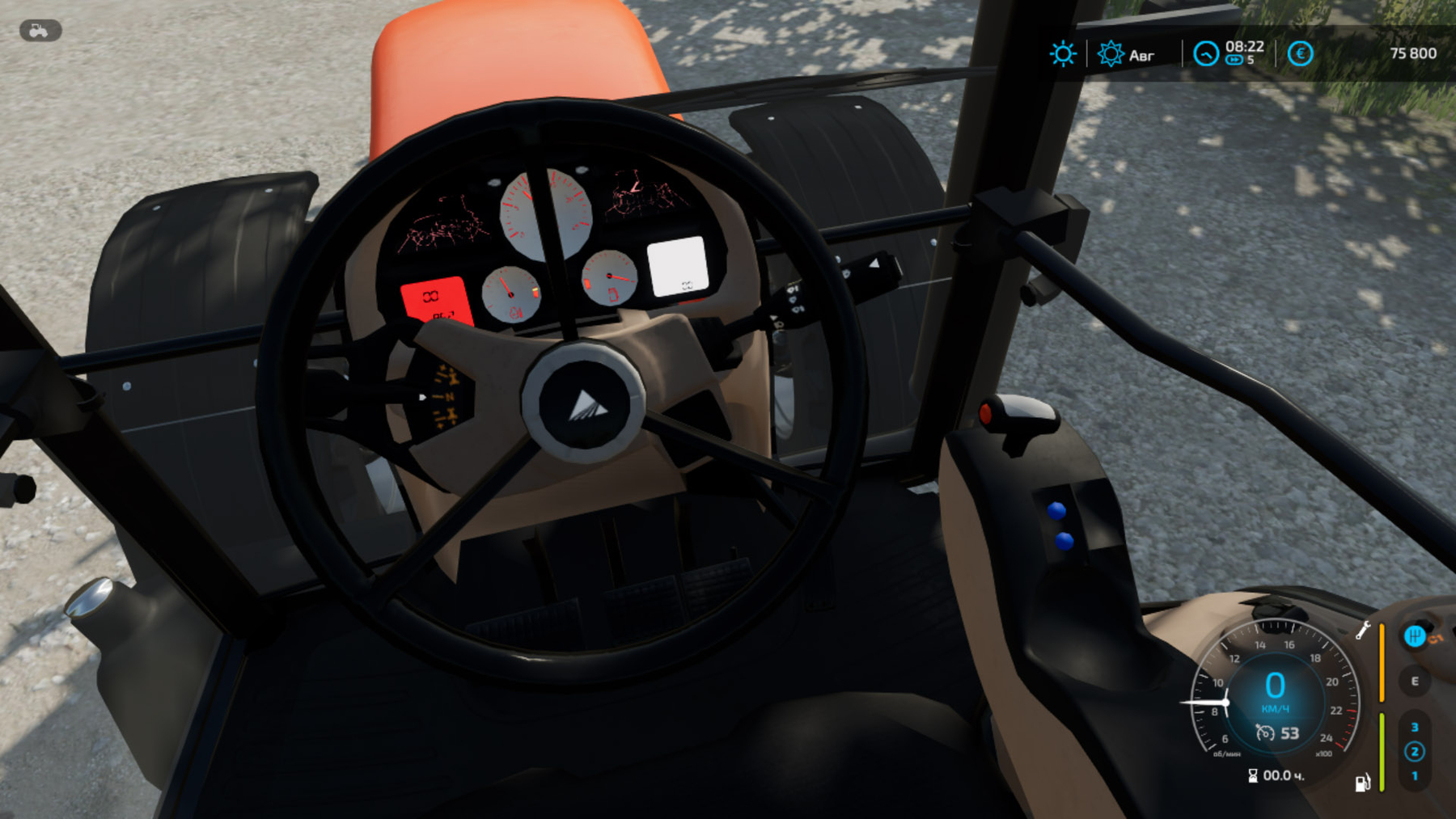Select gear range 3 on the HUD
Image resolution: width=1456 pixels, height=819 pixels.
1416,726
